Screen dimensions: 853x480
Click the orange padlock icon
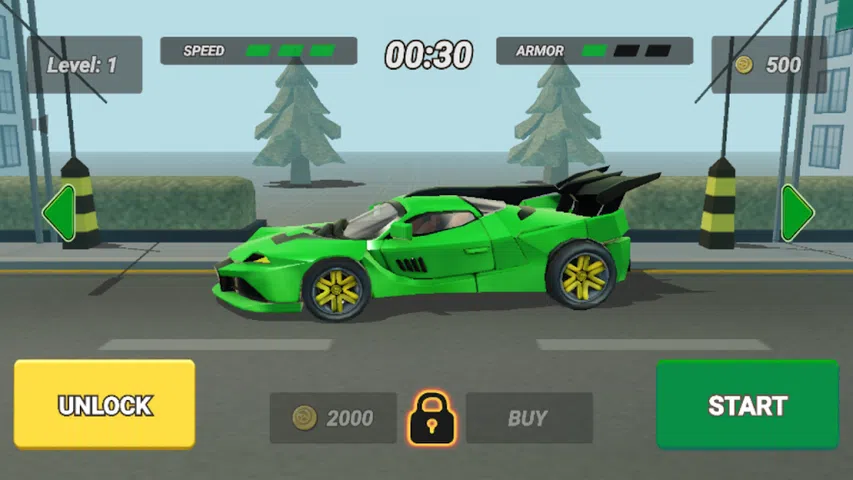[x=431, y=418]
